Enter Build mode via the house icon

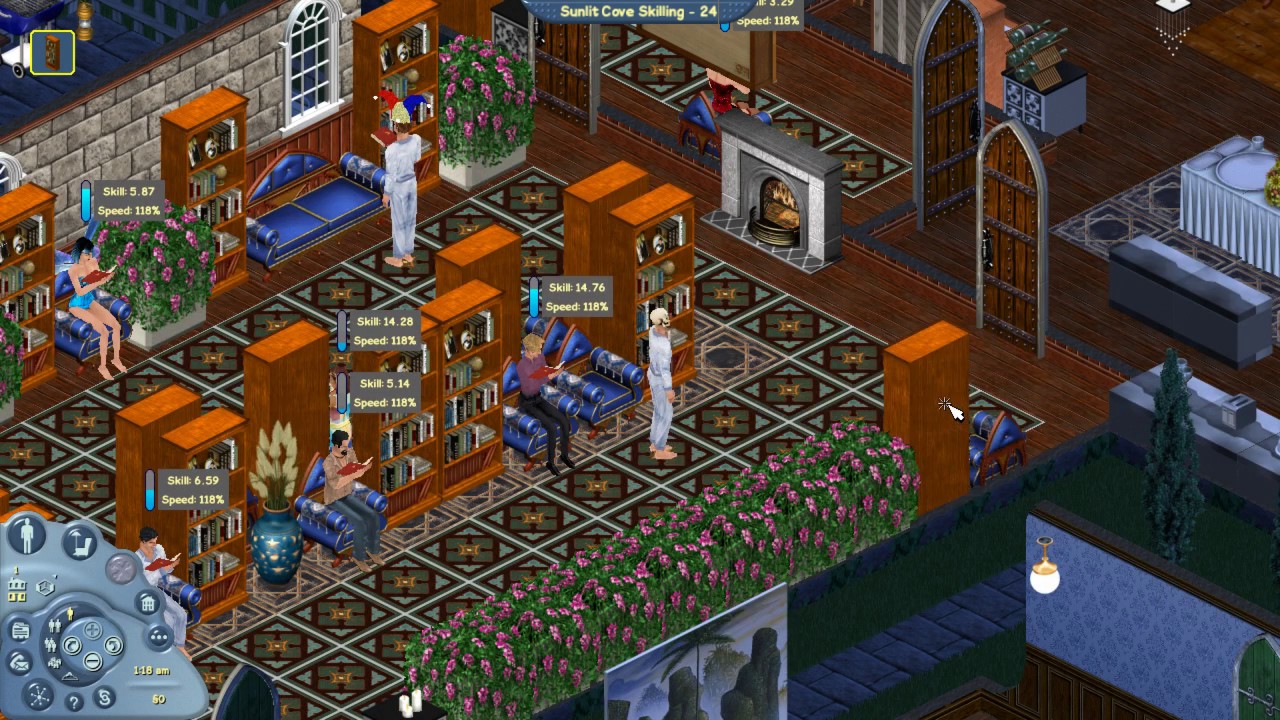point(148,605)
